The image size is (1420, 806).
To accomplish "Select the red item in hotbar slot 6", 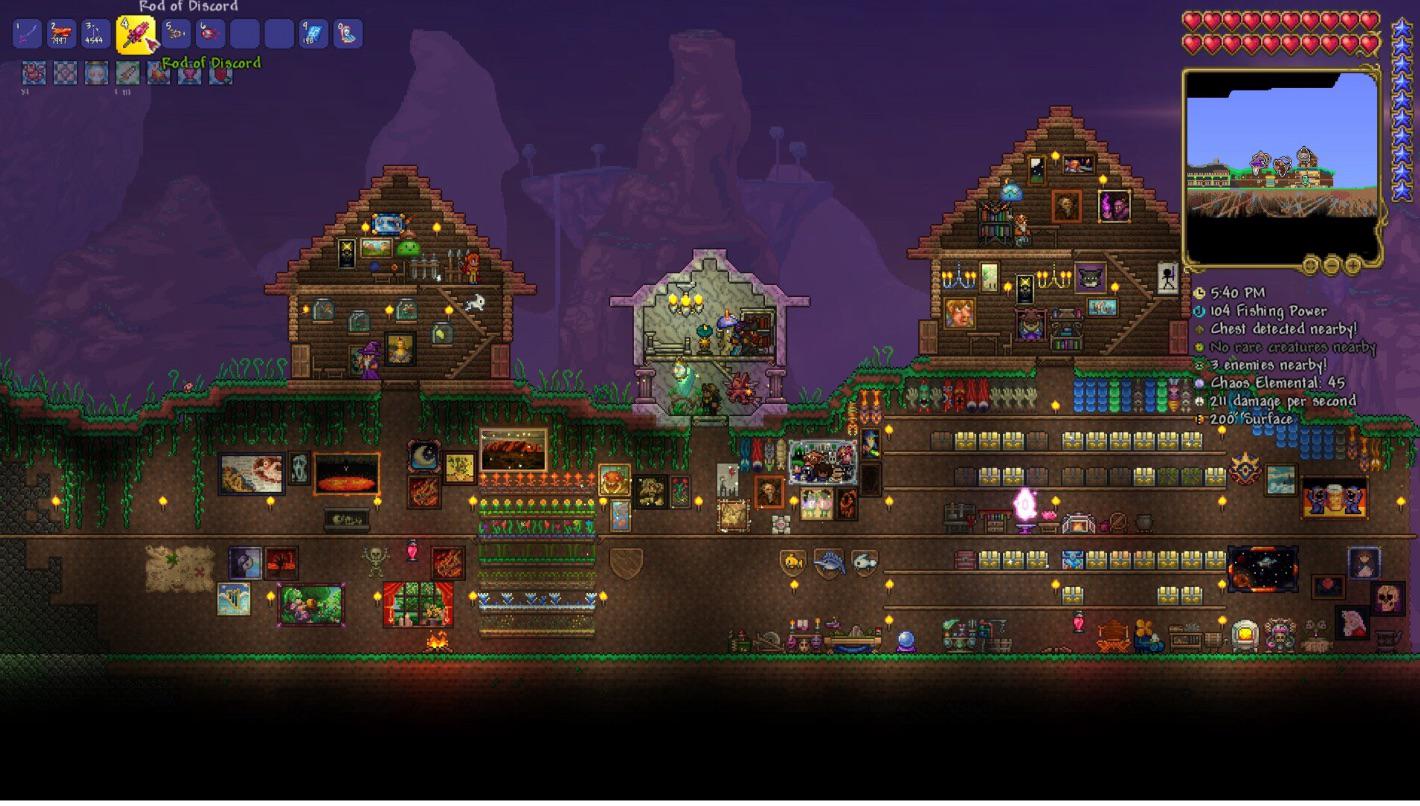I will coord(210,34).
